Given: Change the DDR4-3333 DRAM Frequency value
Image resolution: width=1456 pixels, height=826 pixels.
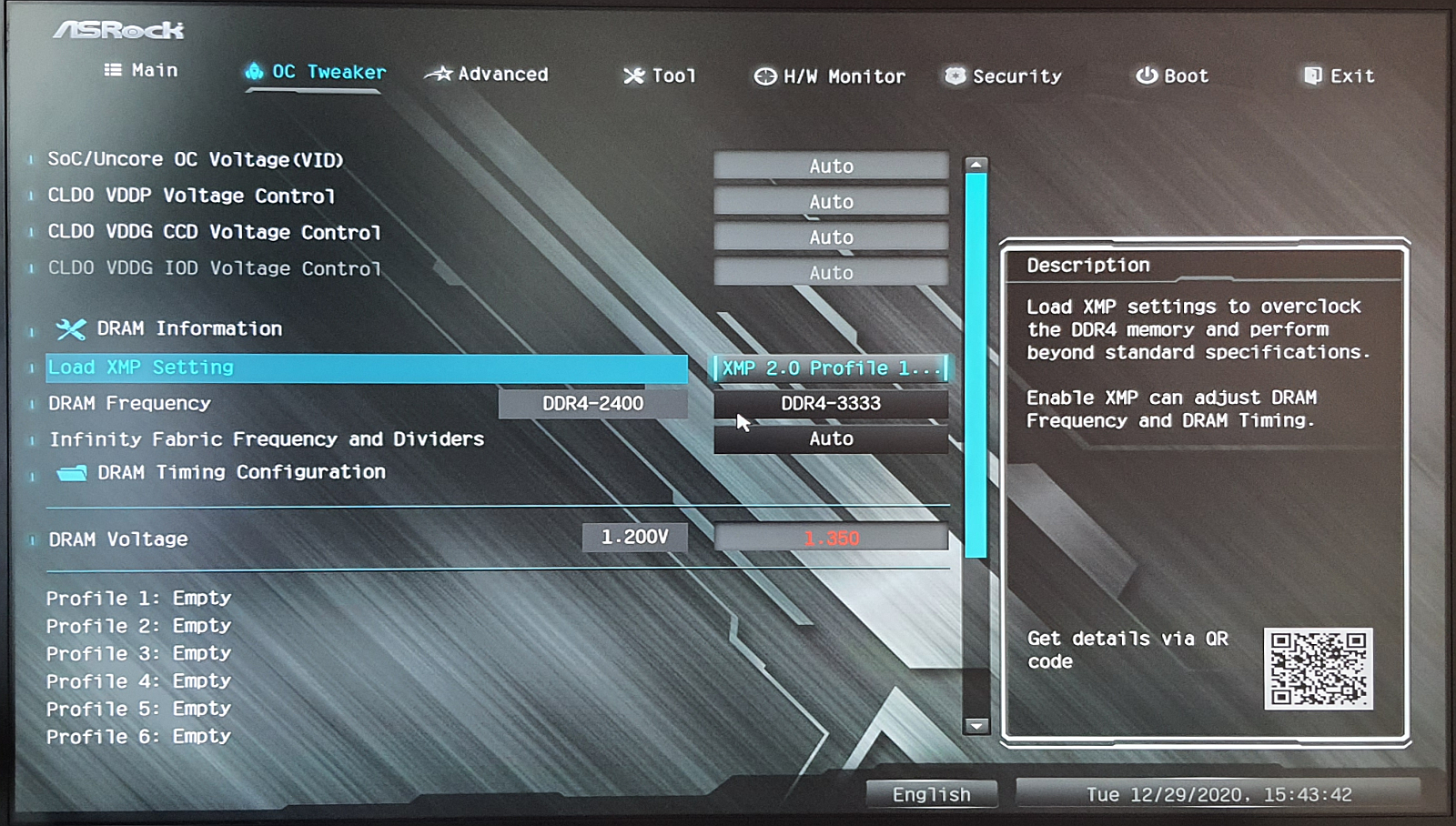Looking at the screenshot, I should pyautogui.click(x=831, y=404).
